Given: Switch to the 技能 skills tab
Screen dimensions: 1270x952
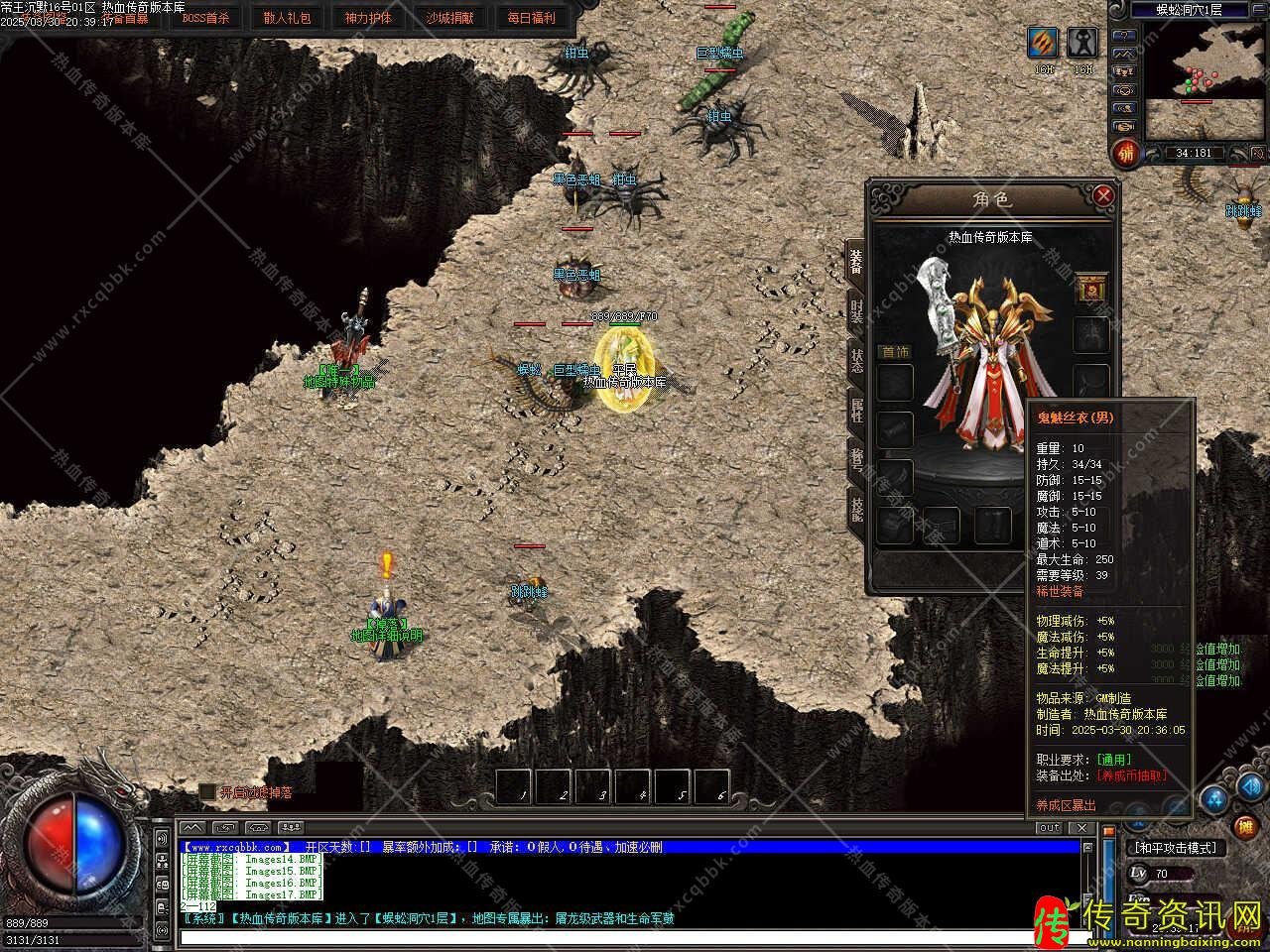Looking at the screenshot, I should click(x=855, y=508).
